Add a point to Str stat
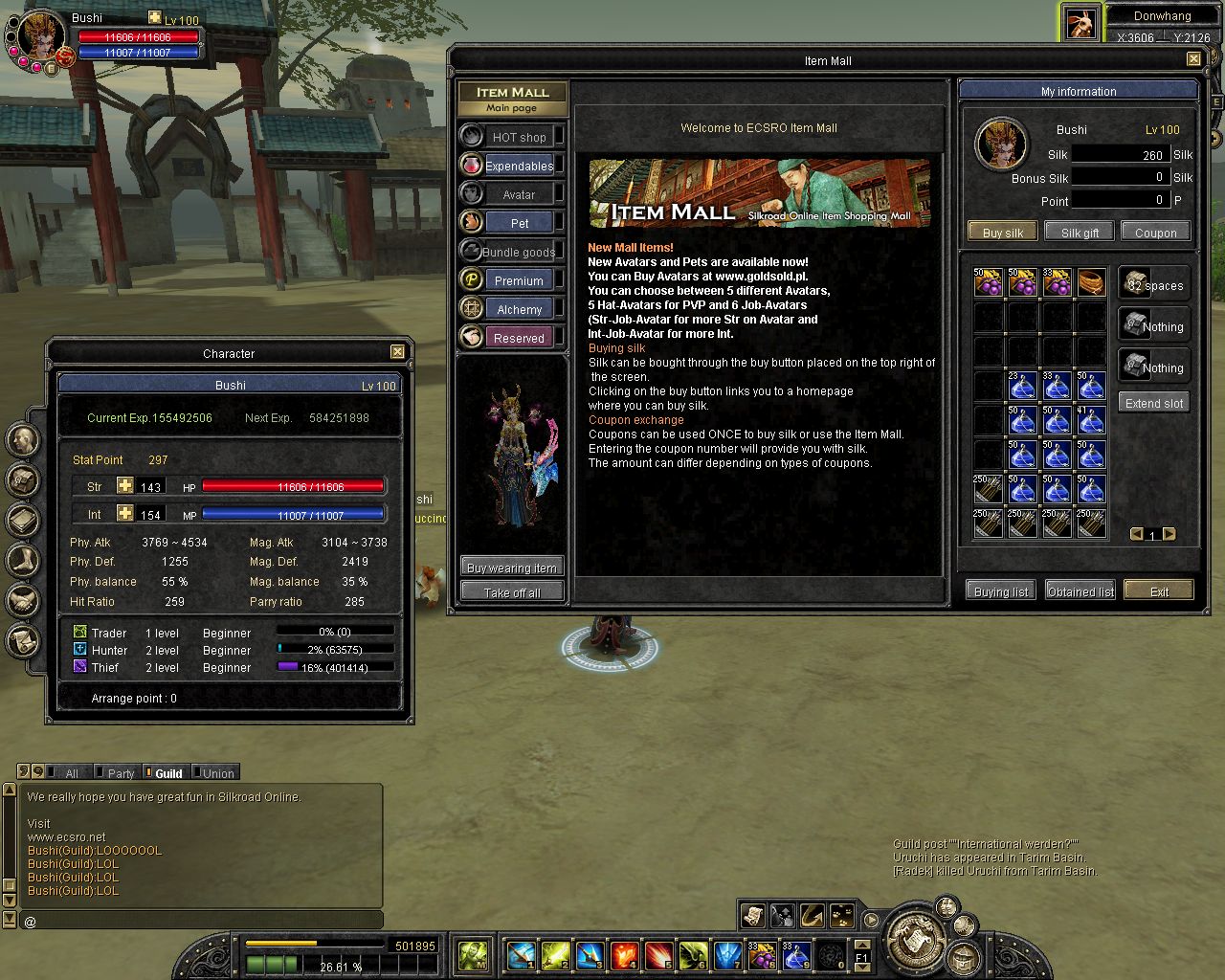The image size is (1225, 980). [125, 486]
